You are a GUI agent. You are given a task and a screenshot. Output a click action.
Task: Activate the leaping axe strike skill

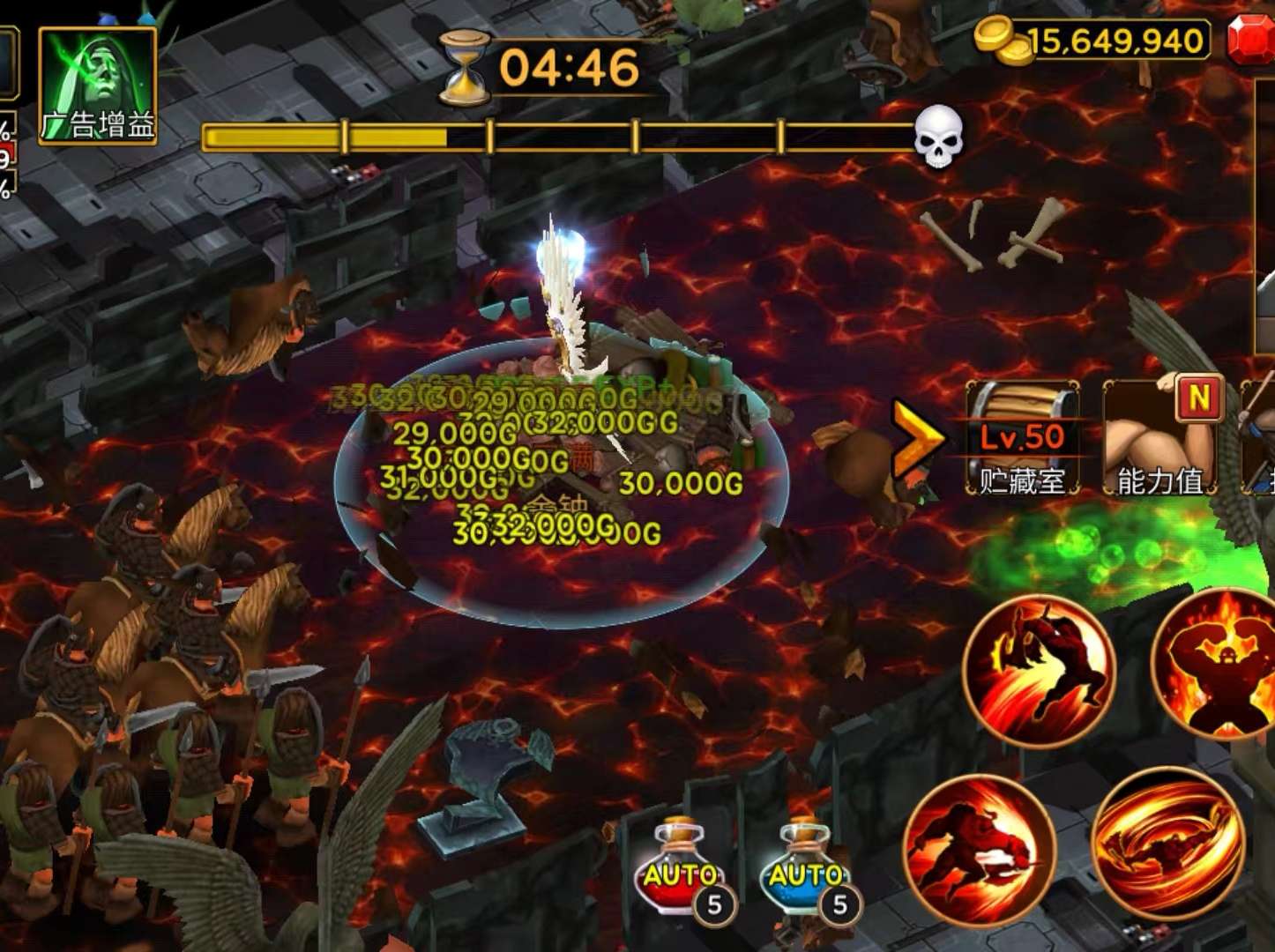[x=1039, y=671]
